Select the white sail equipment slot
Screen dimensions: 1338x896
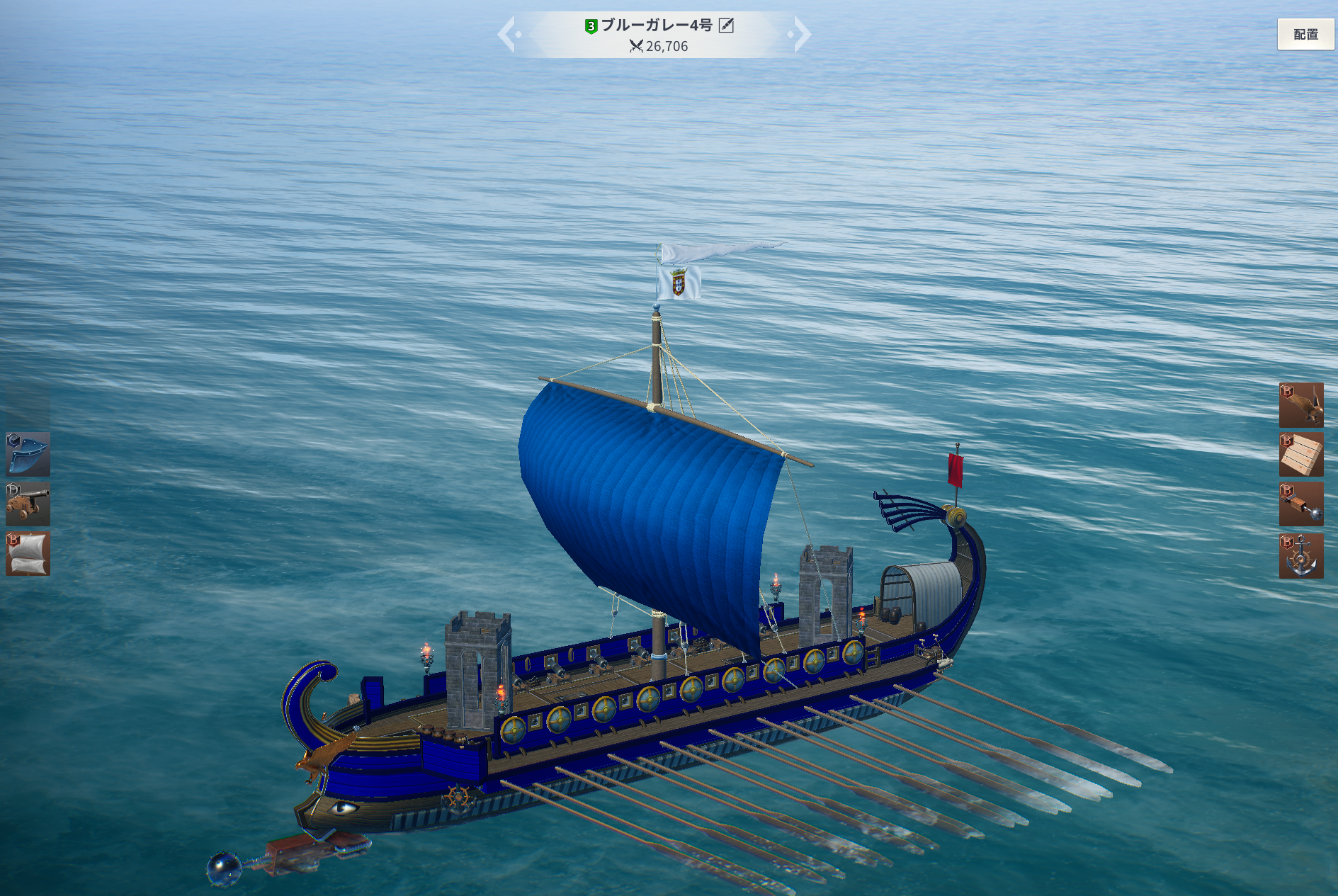[28, 554]
